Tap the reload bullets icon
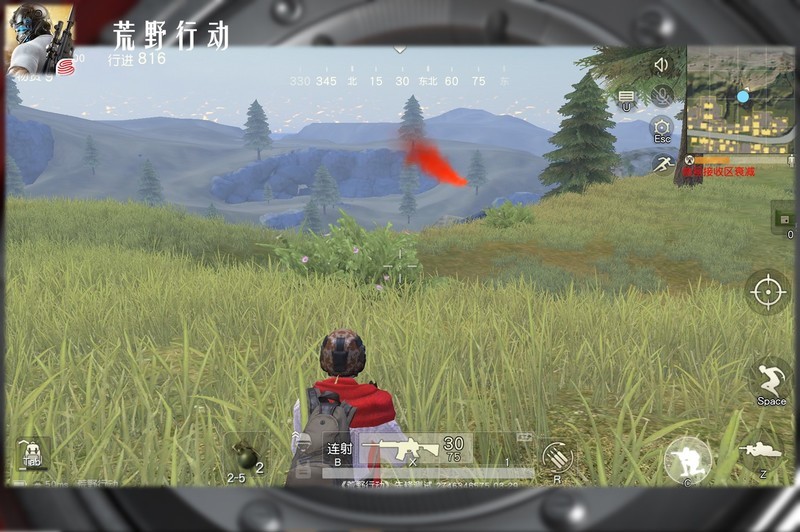 556,458
